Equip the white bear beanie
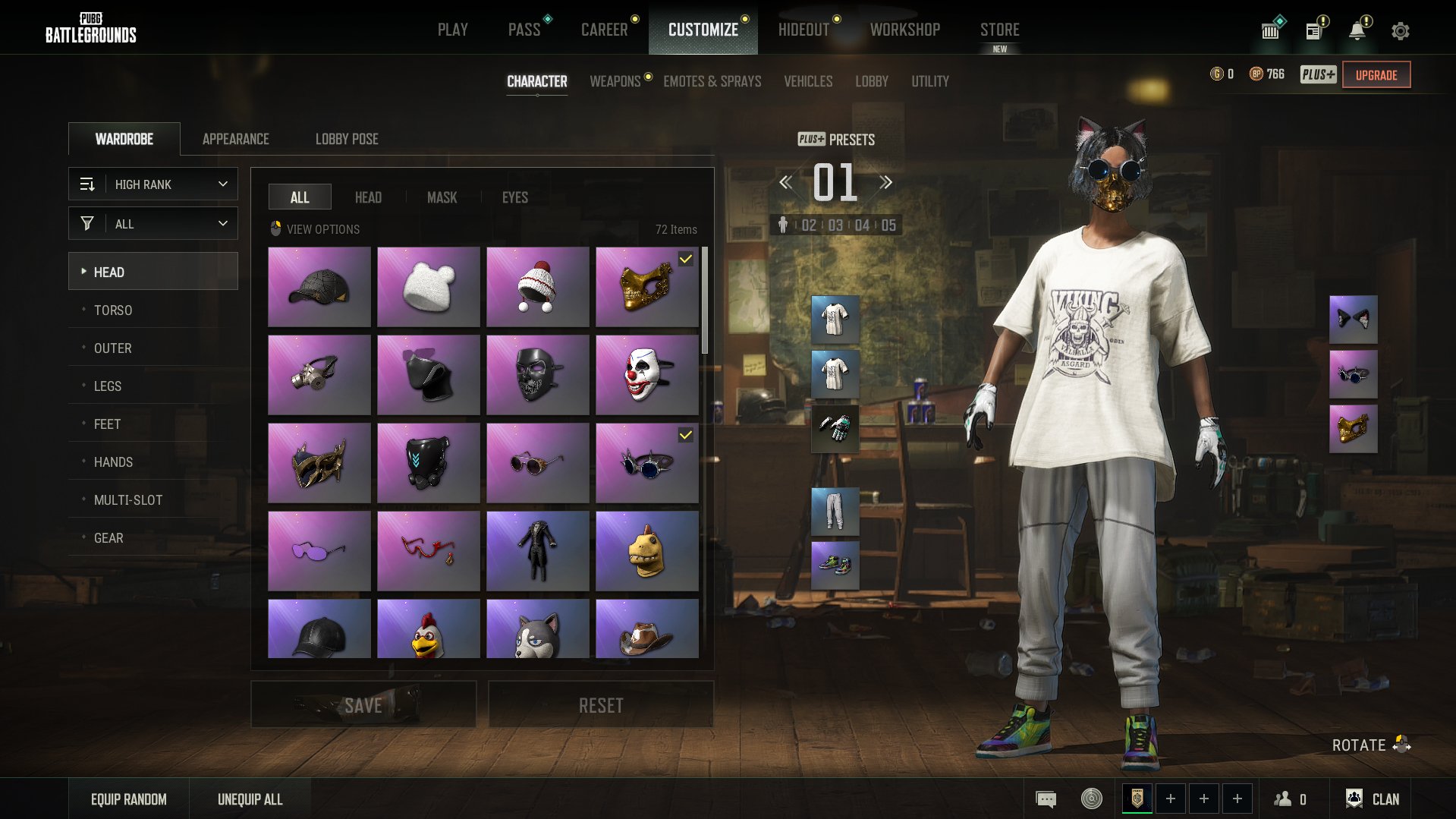Screen dimensions: 1456x819 [x=429, y=287]
